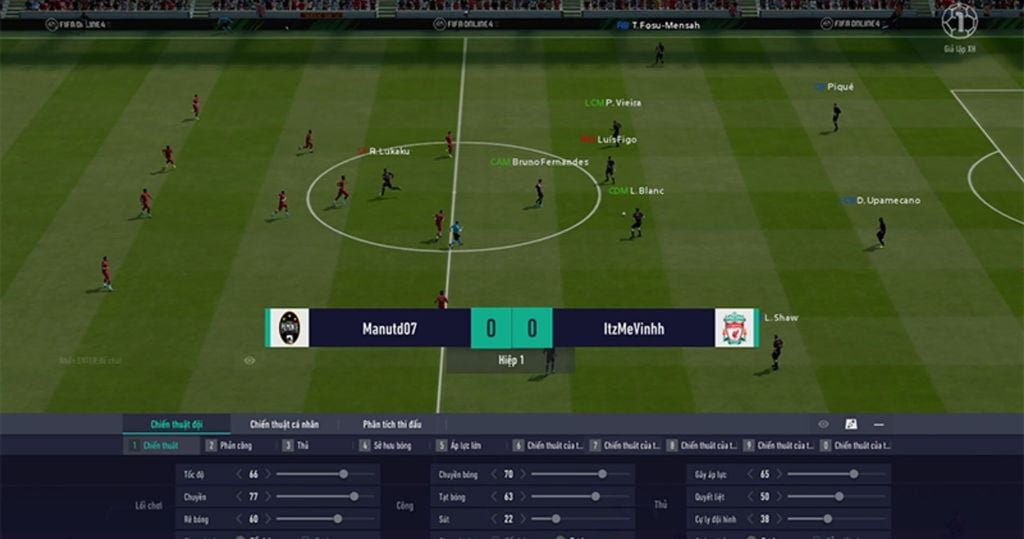This screenshot has width=1024, height=539.
Task: Toggle the eye icon on the tactics bar
Action: (x=823, y=424)
